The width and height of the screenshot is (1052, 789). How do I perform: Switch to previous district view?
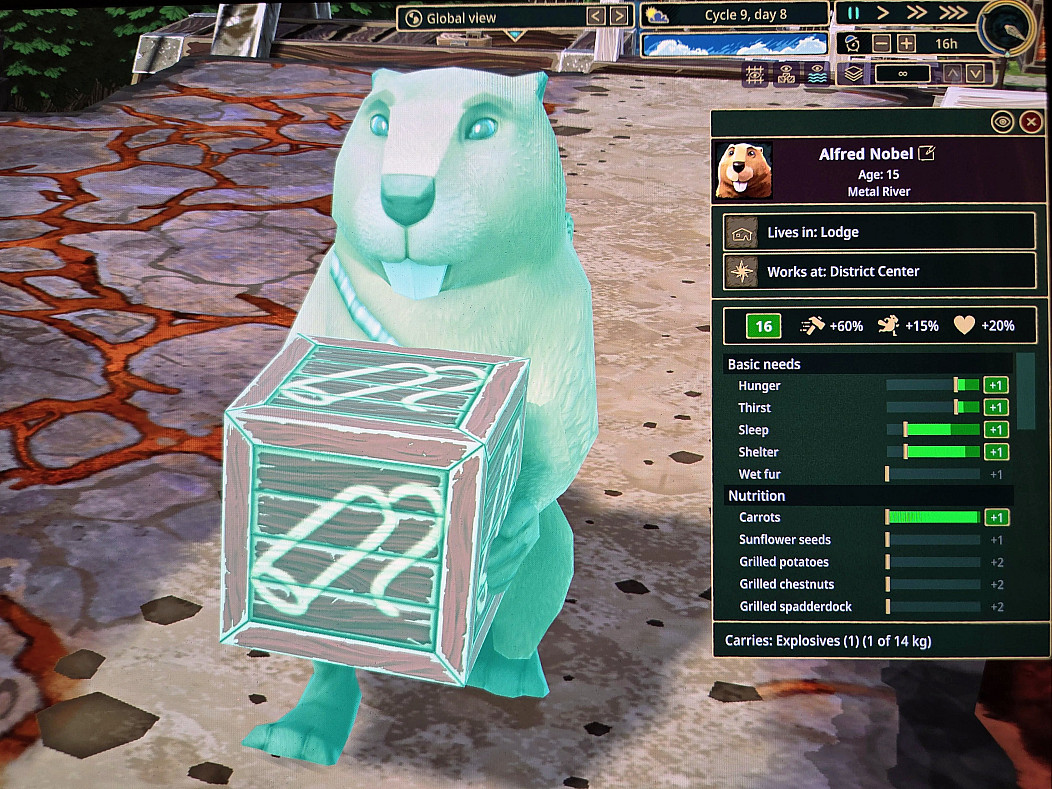(596, 16)
